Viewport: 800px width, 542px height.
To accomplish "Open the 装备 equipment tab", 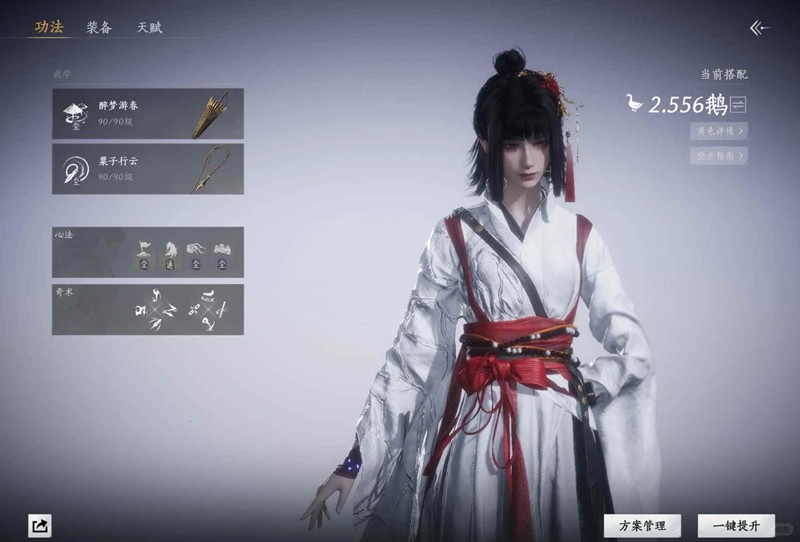I will click(99, 28).
